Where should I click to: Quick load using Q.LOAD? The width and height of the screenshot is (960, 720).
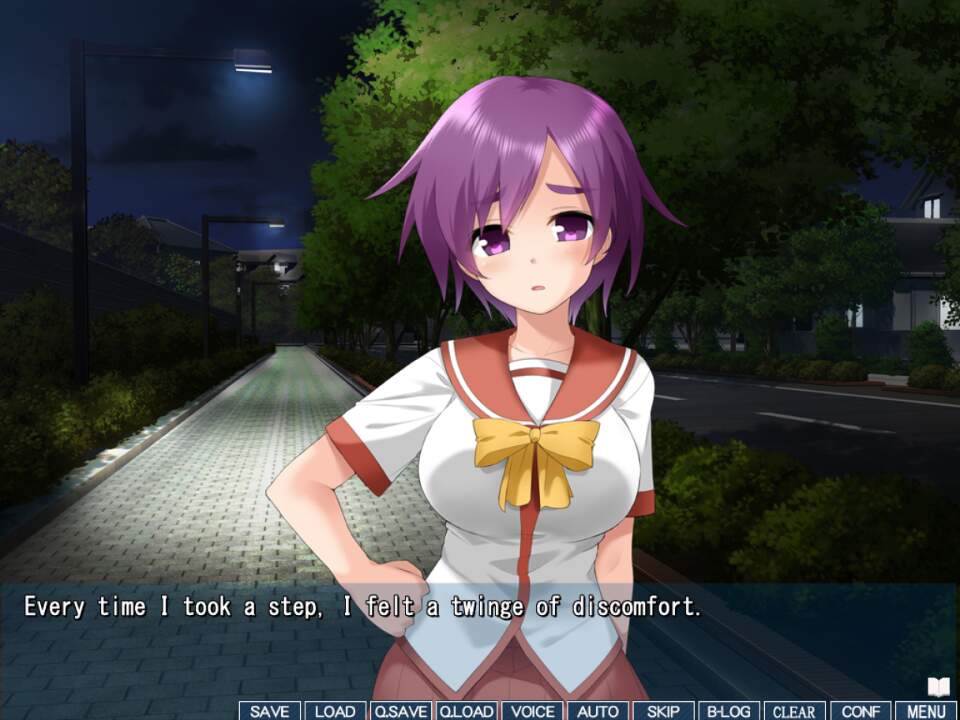pyautogui.click(x=466, y=711)
